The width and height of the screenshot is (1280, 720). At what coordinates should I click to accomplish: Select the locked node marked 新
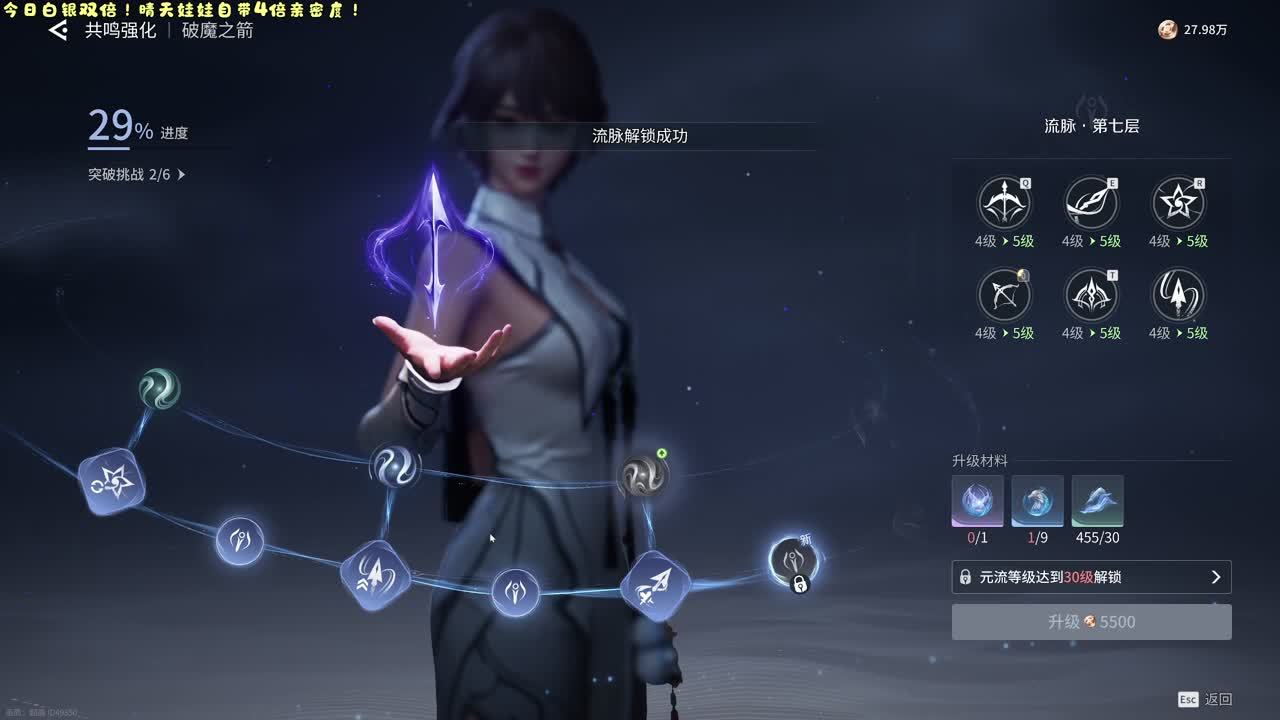[793, 561]
